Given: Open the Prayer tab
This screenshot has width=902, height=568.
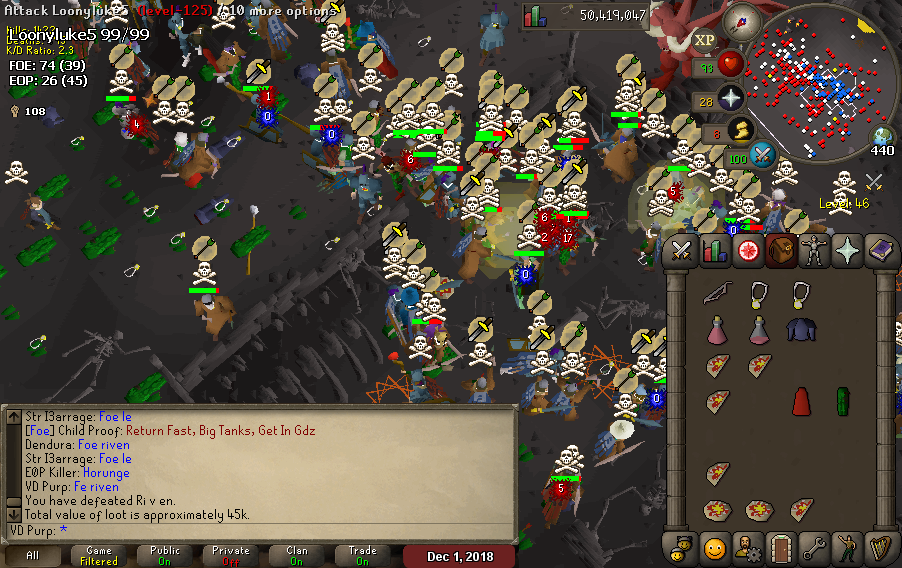Looking at the screenshot, I should coord(847,251).
